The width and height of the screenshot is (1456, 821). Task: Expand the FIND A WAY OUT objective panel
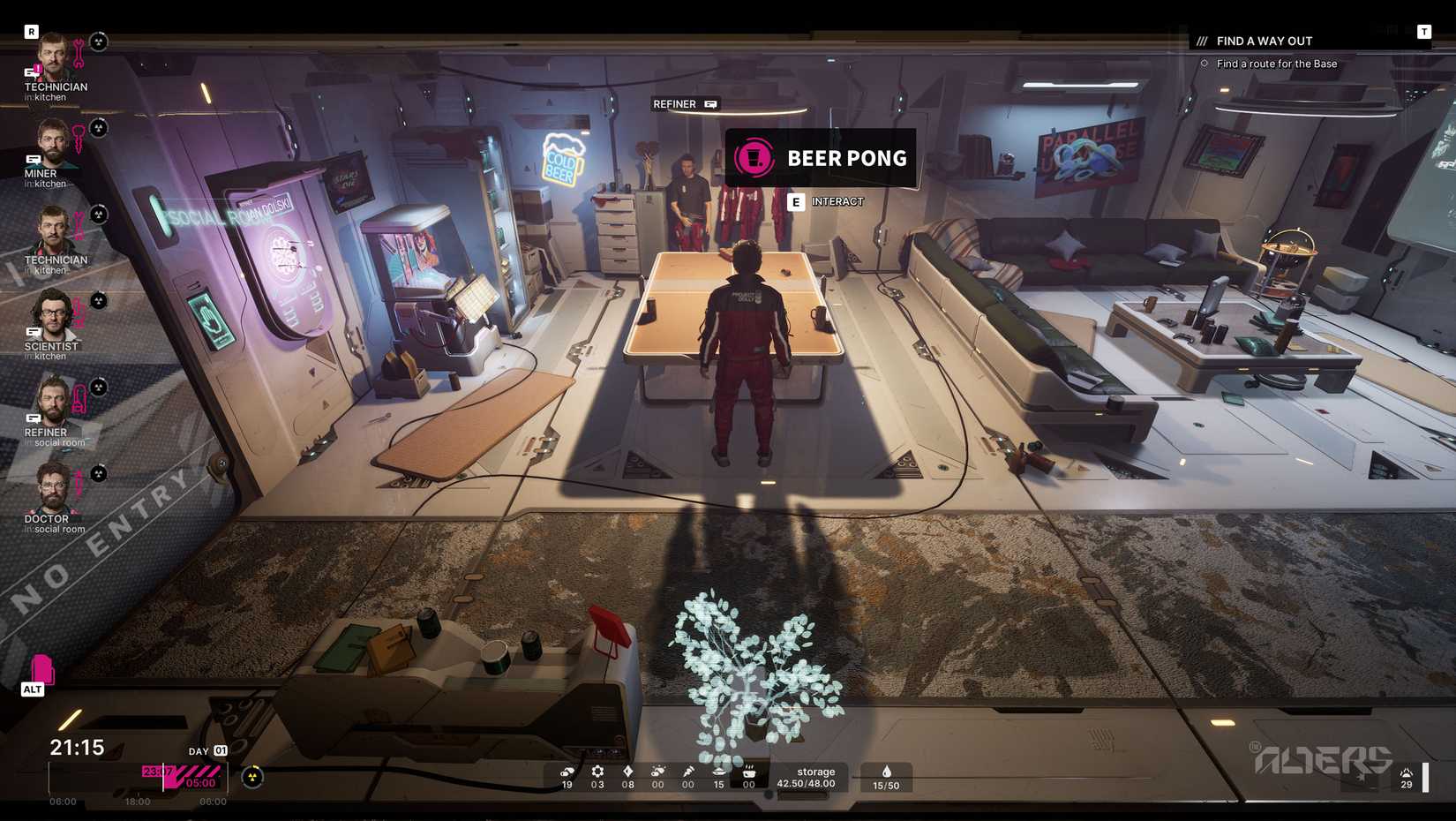click(1264, 41)
